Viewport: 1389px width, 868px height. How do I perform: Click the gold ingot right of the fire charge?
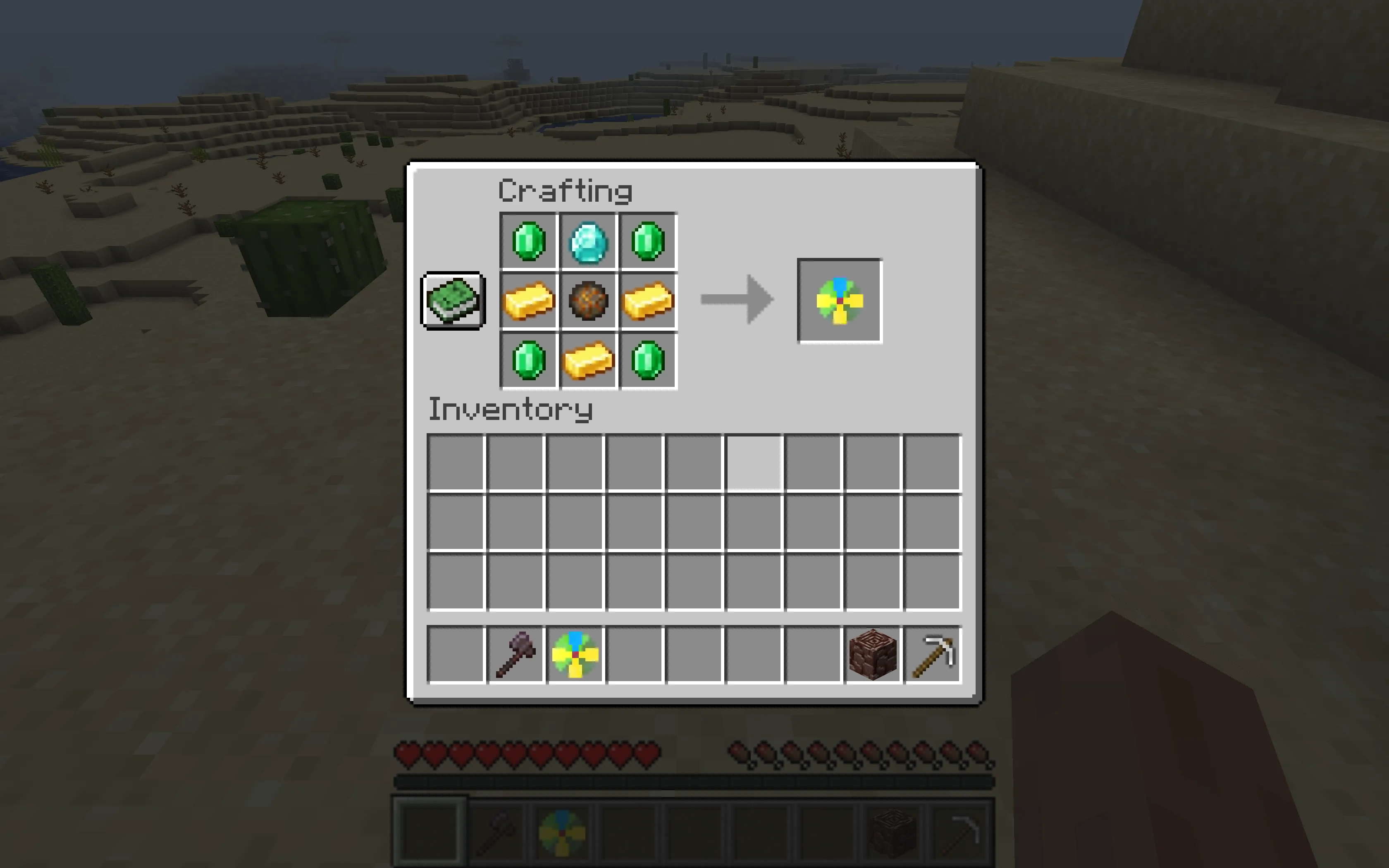click(x=647, y=300)
